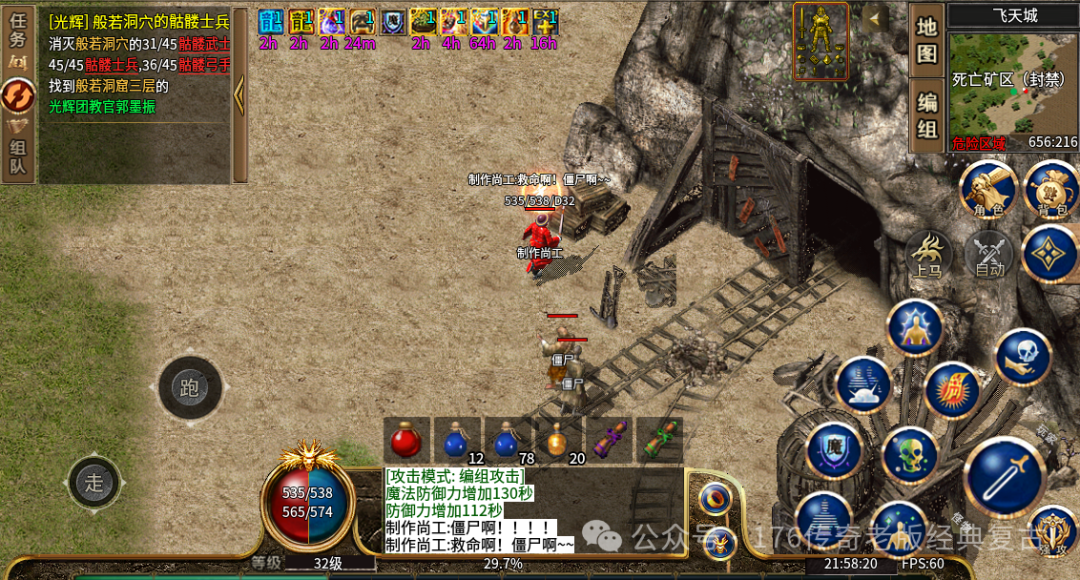This screenshot has width=1080, height=580.
Task: Open the 背包 bag
Action: (1051, 189)
